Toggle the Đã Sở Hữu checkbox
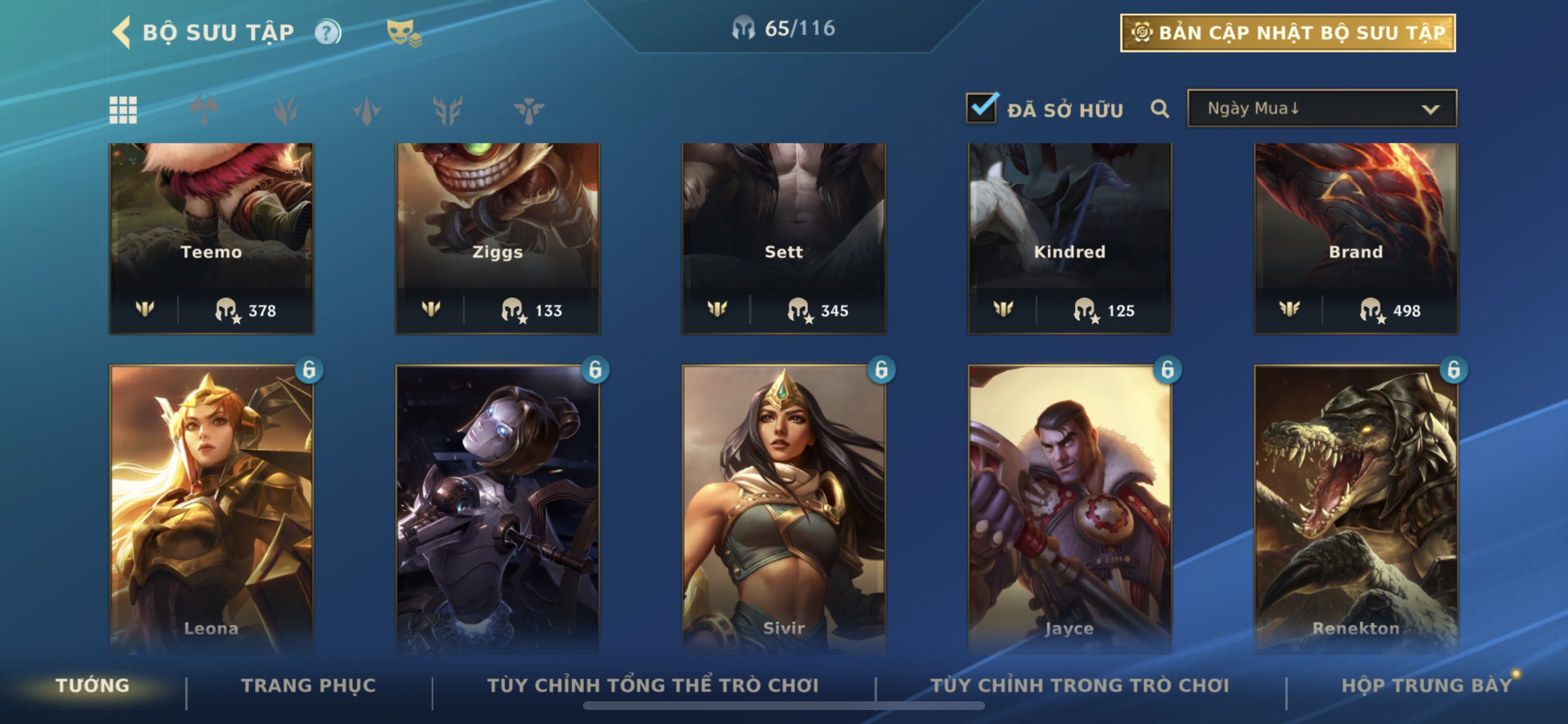1568x724 pixels. [982, 108]
